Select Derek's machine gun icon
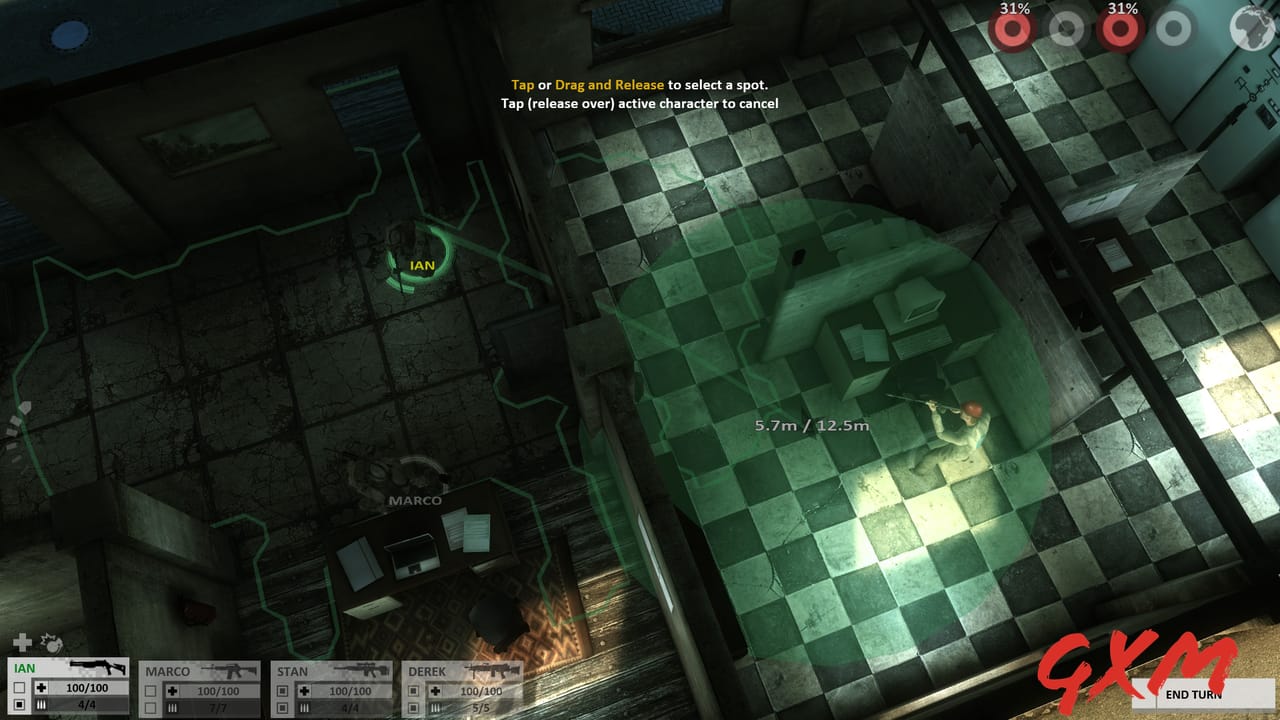The image size is (1280, 720). pyautogui.click(x=493, y=670)
